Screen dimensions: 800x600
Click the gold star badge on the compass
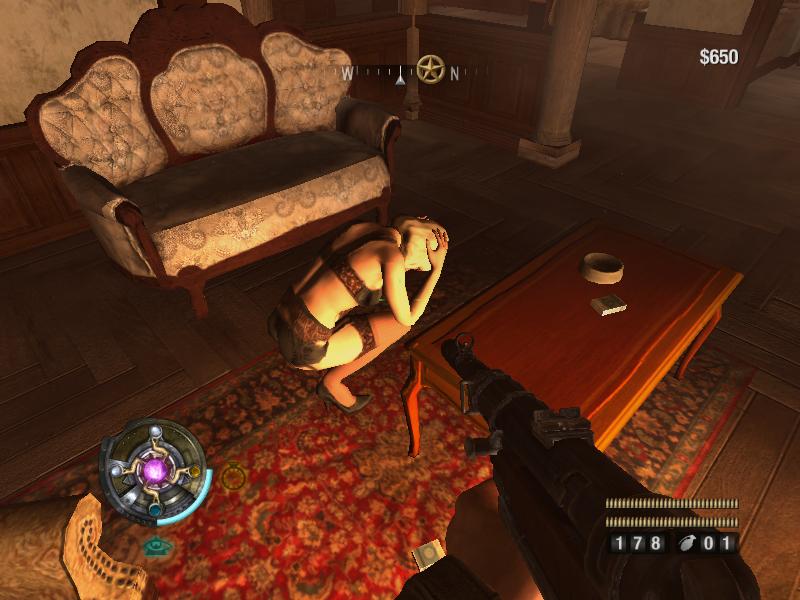[x=431, y=69]
